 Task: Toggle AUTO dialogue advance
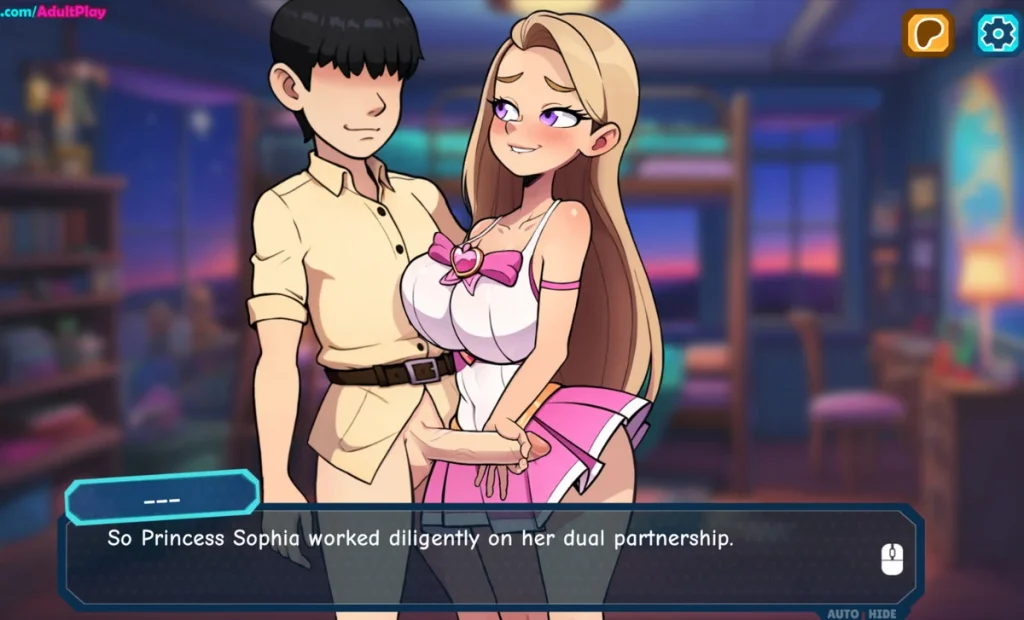[842, 613]
